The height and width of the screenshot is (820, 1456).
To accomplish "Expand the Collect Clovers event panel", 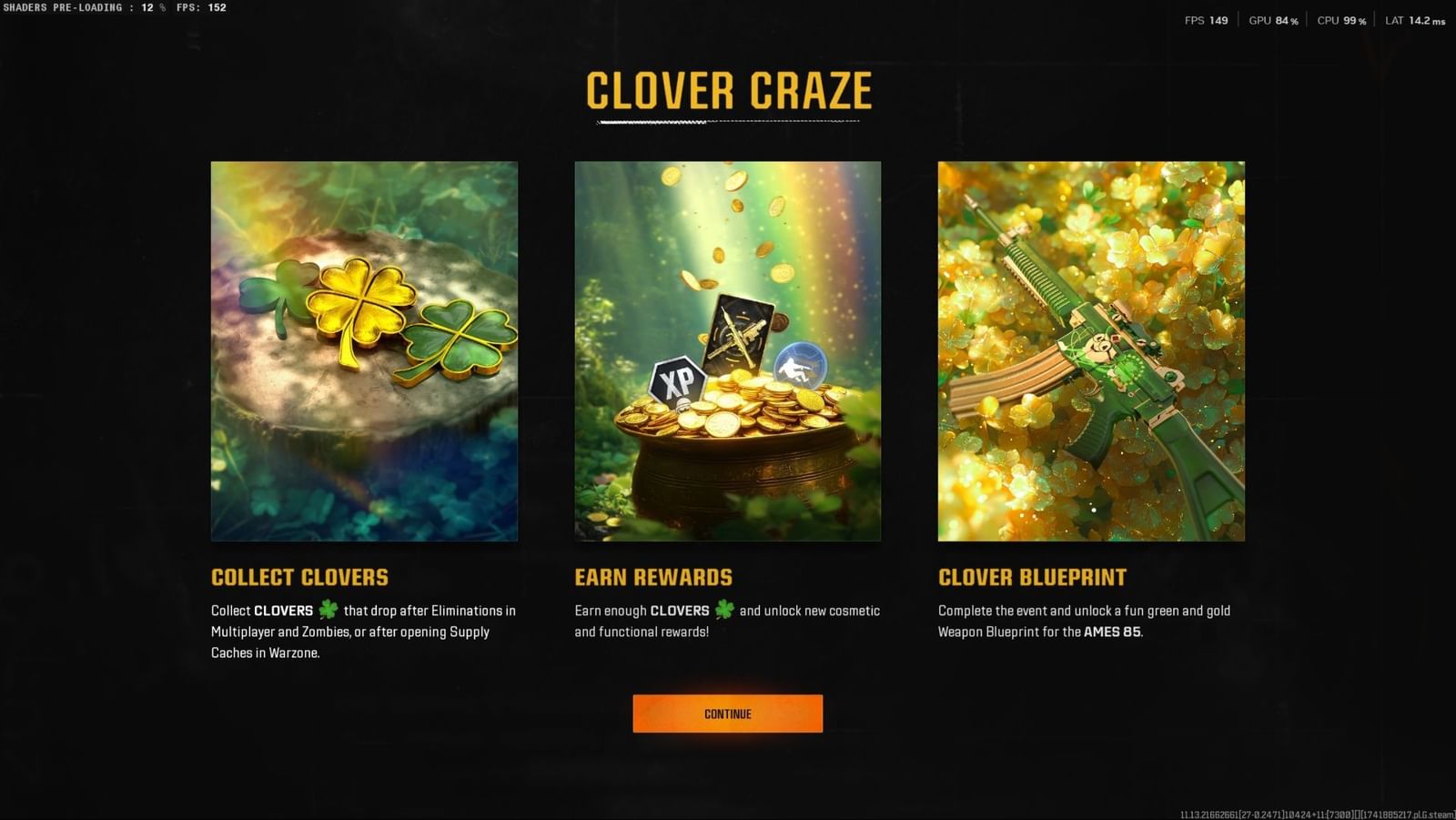I will [364, 350].
